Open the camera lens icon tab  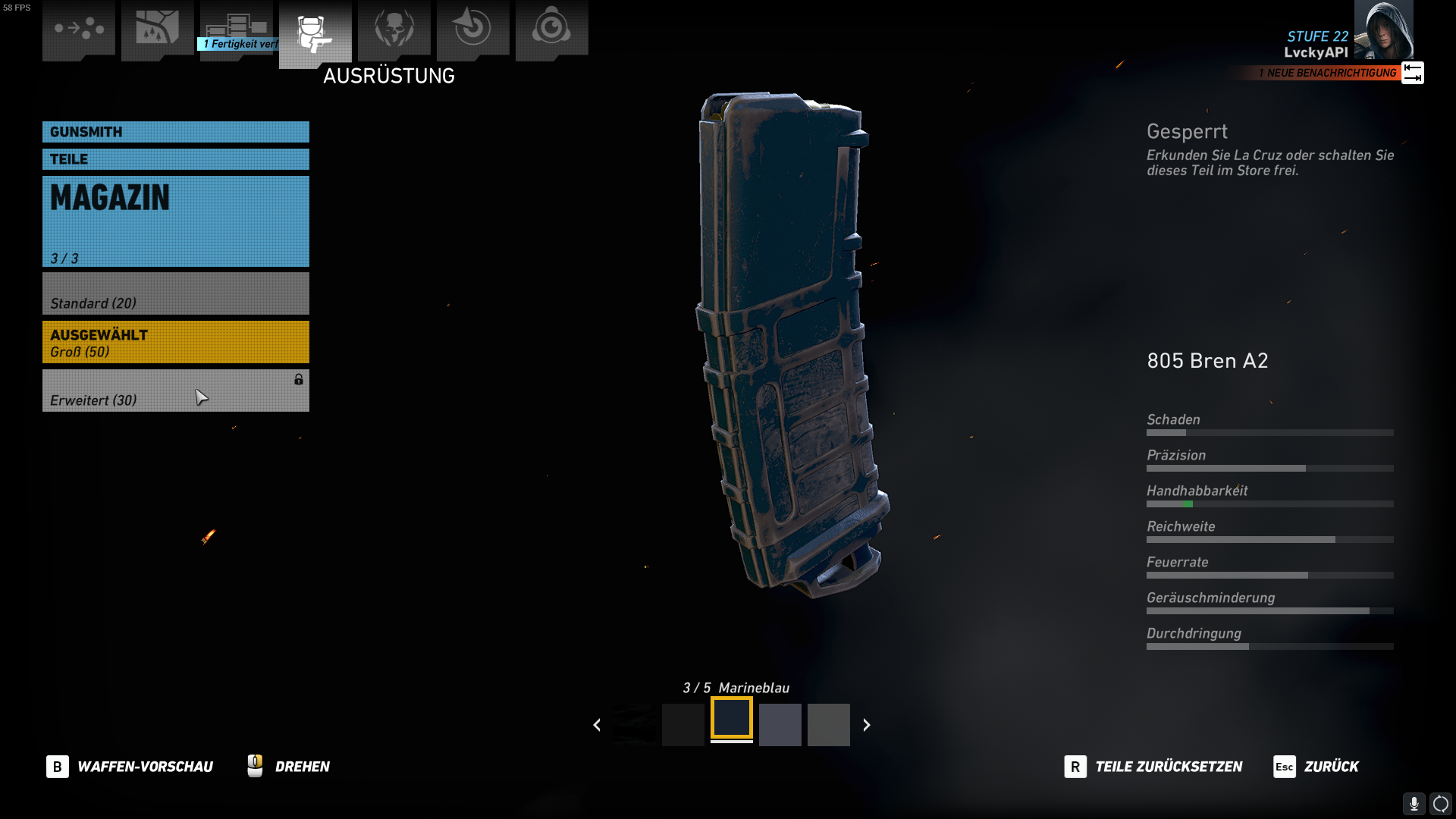coord(552,29)
